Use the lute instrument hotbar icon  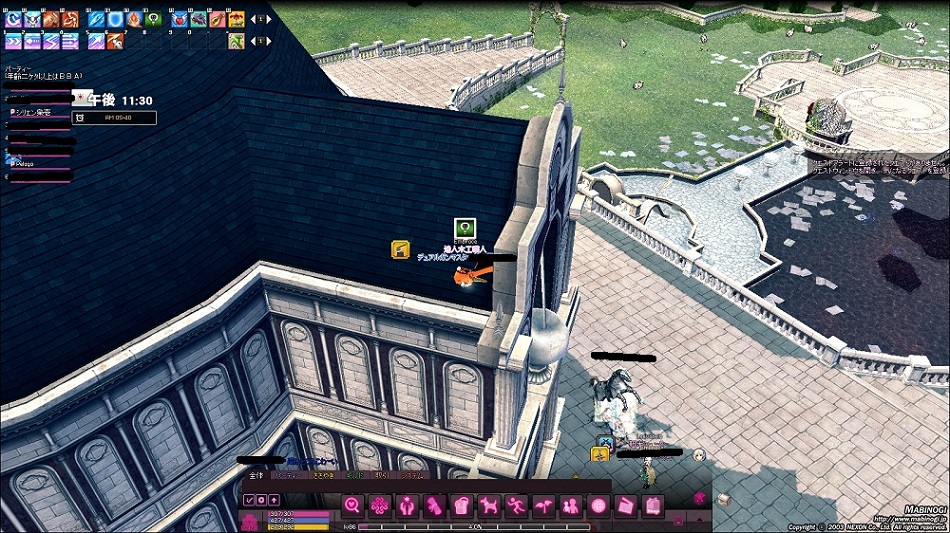pyautogui.click(x=218, y=19)
